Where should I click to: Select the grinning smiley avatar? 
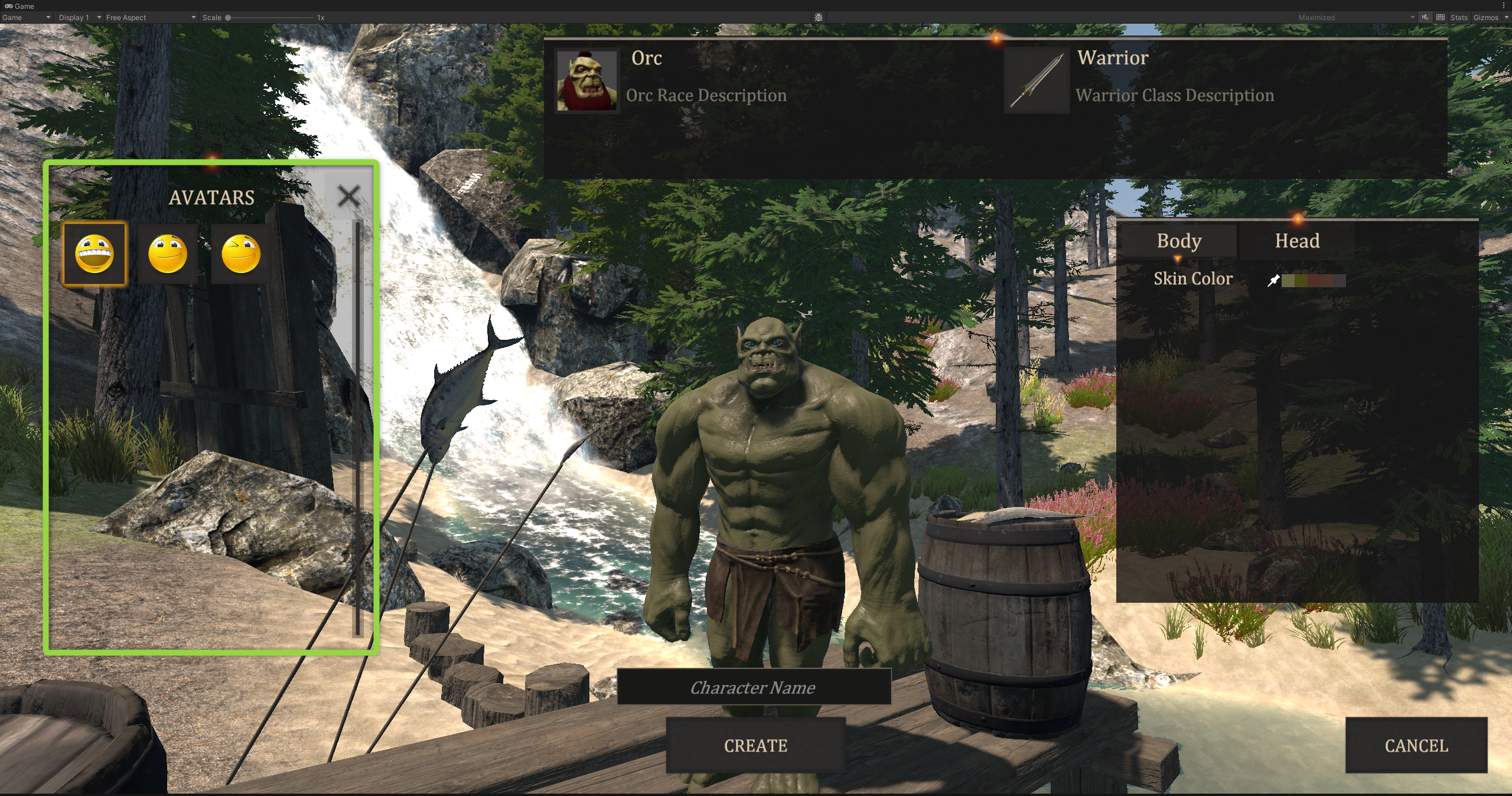tap(94, 254)
